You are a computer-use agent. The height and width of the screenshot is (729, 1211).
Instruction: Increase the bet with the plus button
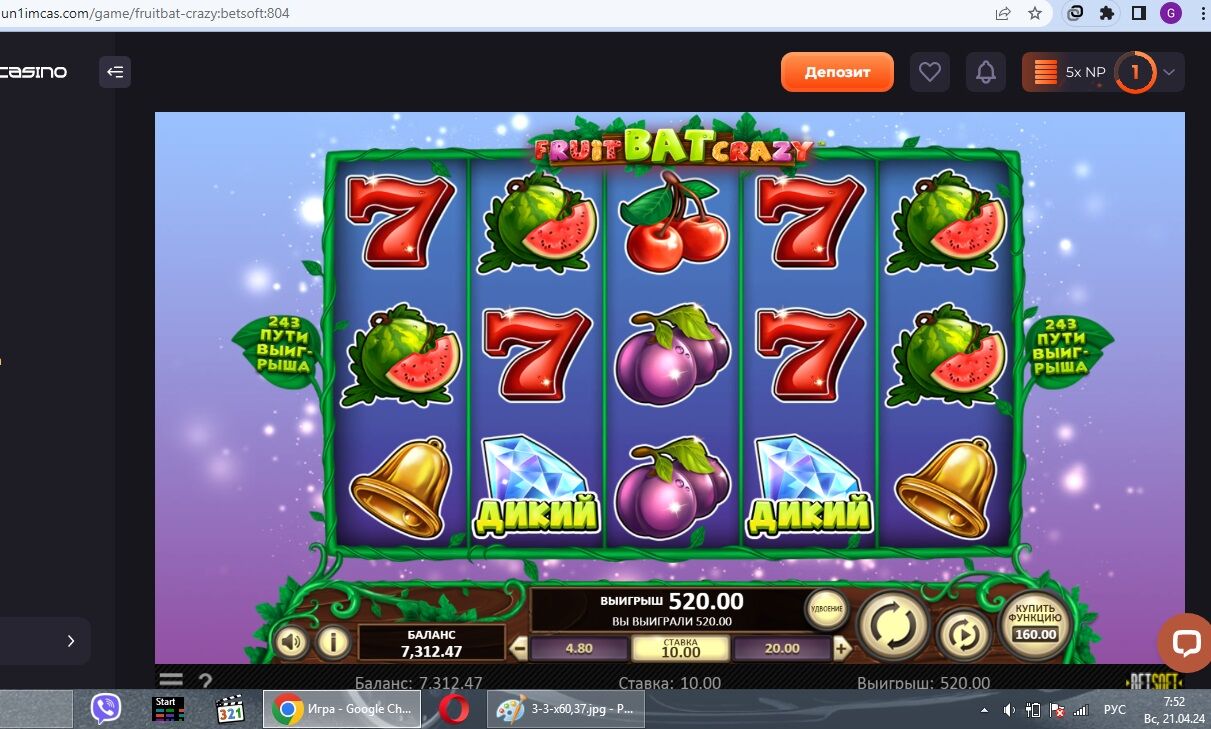[x=842, y=649]
